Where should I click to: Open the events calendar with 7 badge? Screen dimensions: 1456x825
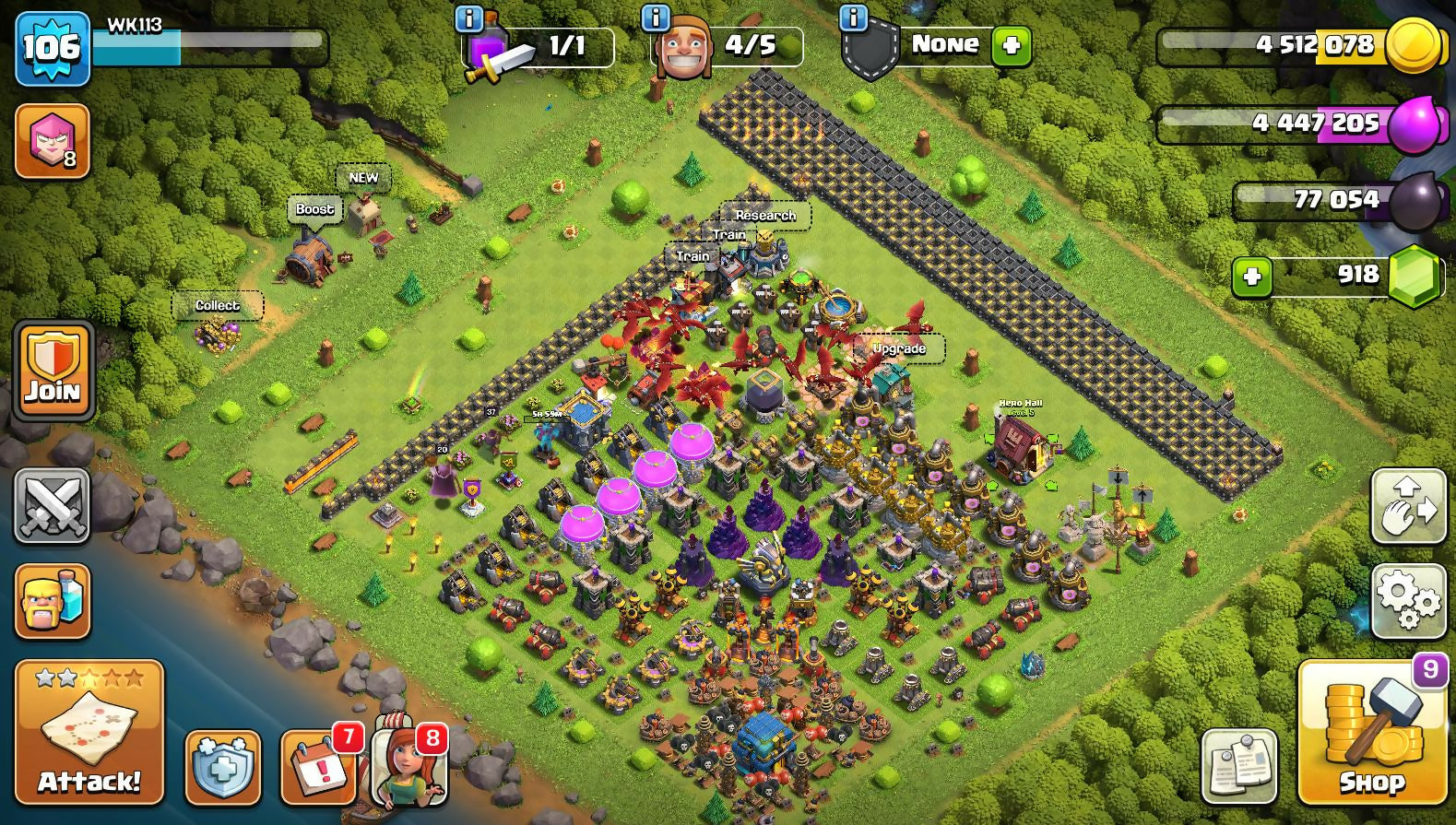point(318,767)
